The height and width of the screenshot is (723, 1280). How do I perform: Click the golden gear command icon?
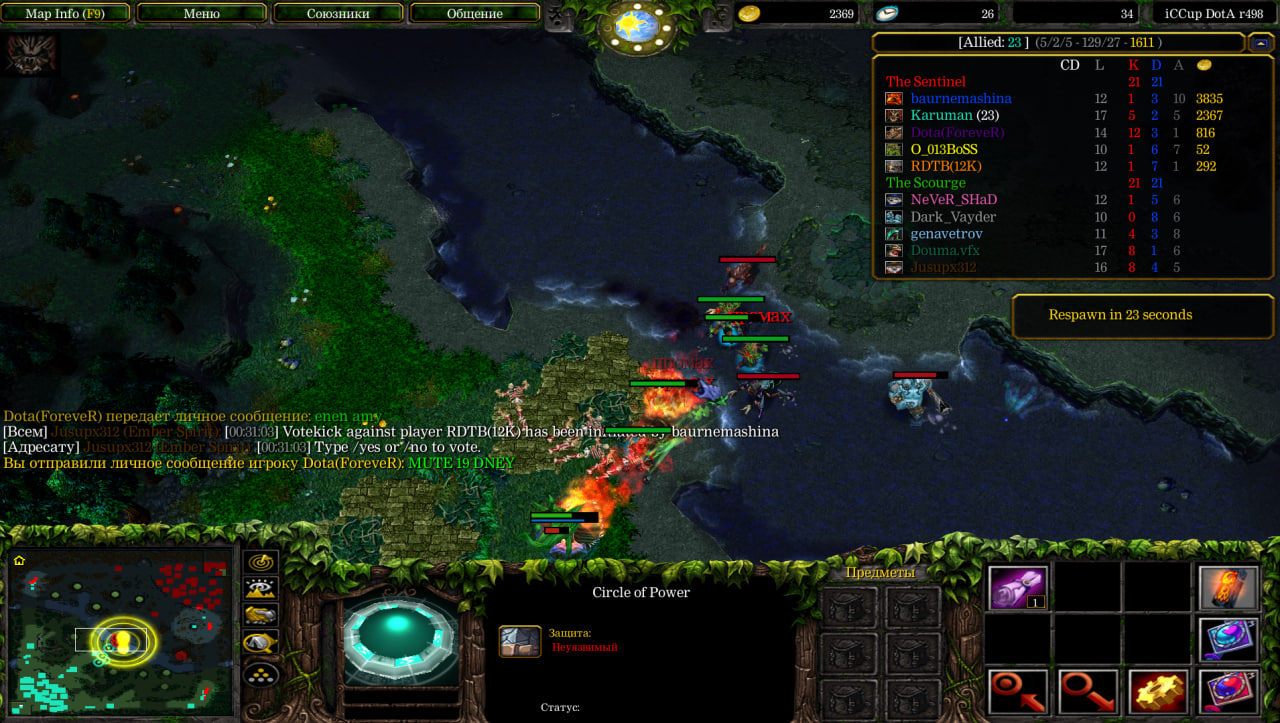(1158, 692)
